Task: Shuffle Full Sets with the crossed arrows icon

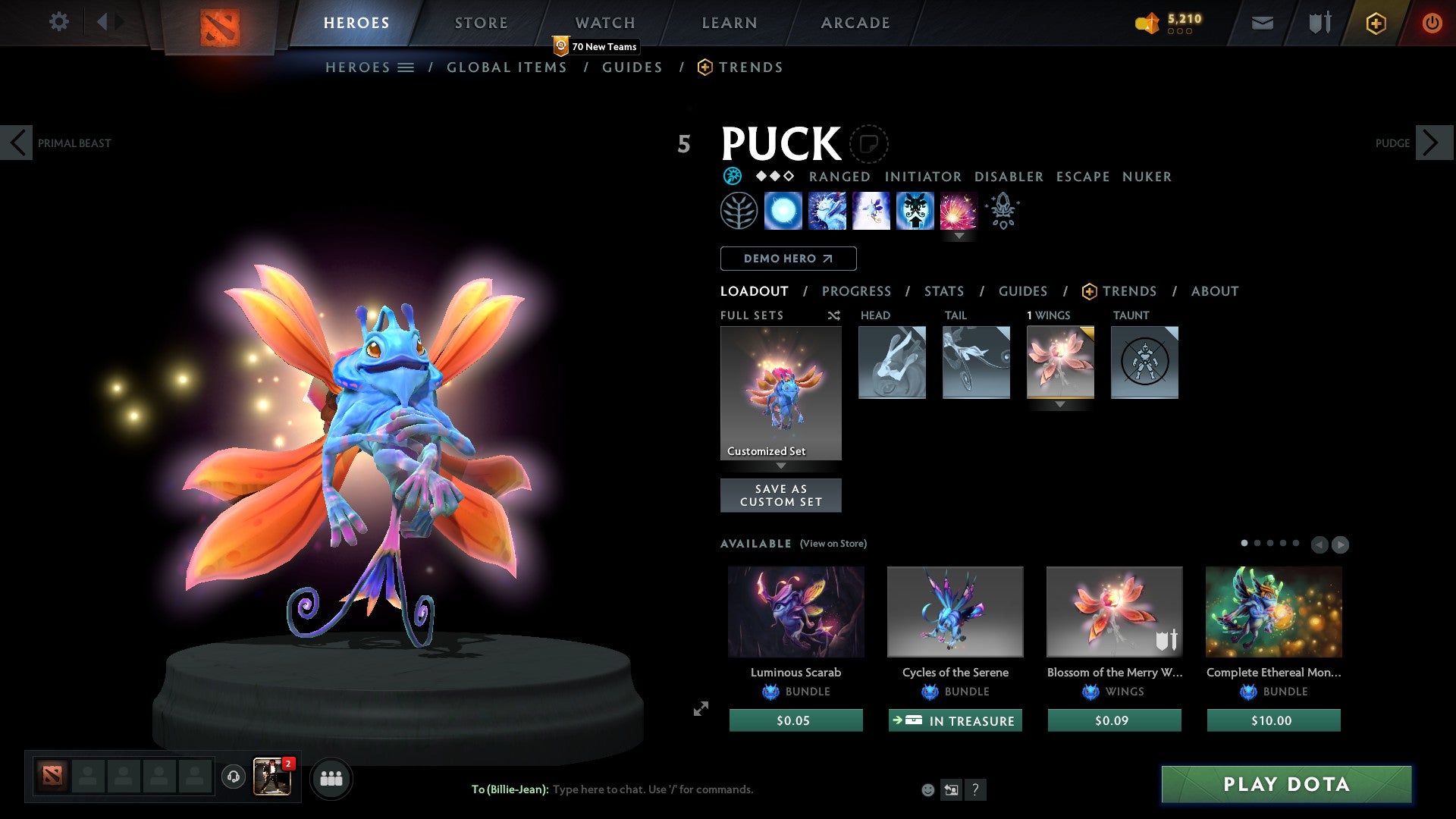Action: [833, 315]
